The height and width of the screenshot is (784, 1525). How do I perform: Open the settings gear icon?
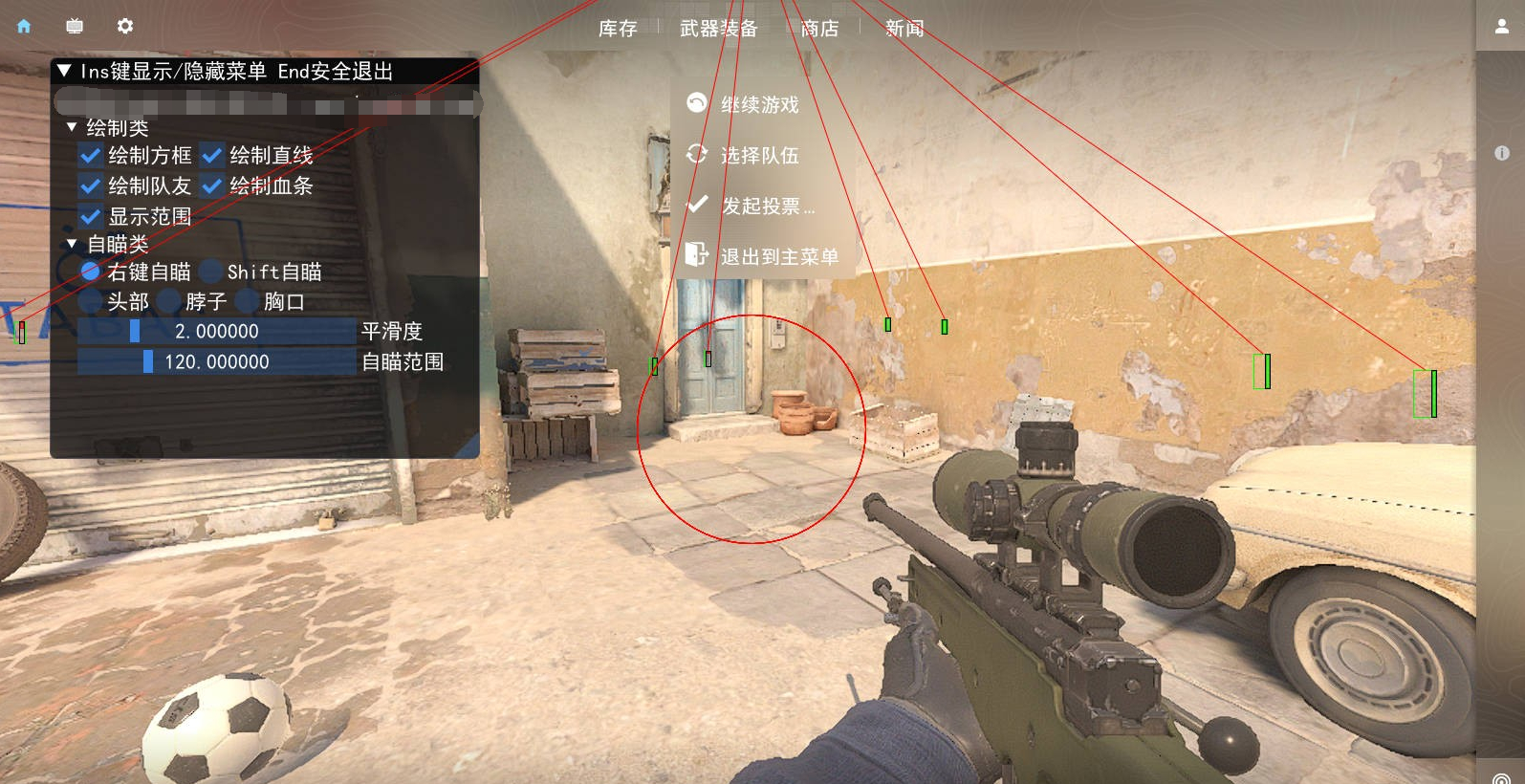(123, 26)
